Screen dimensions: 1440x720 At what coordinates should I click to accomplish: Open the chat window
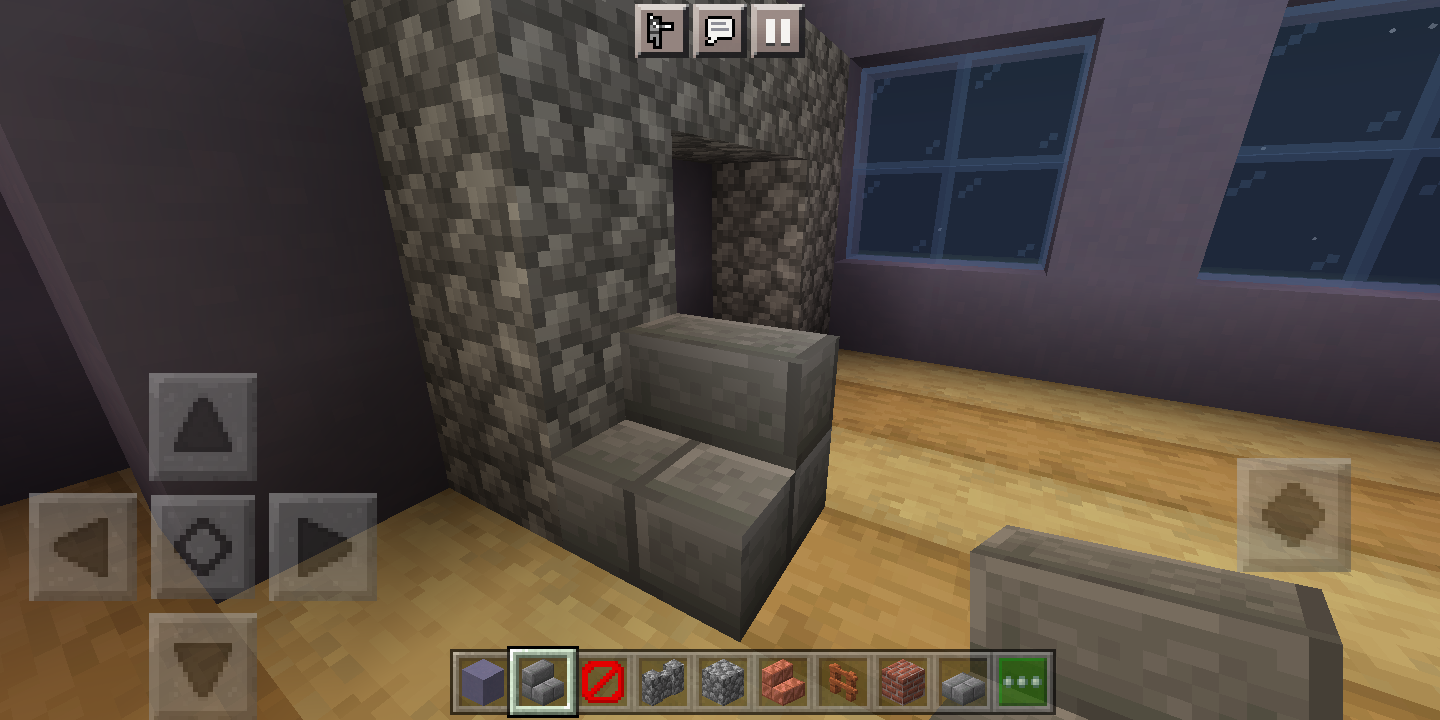pyautogui.click(x=719, y=31)
